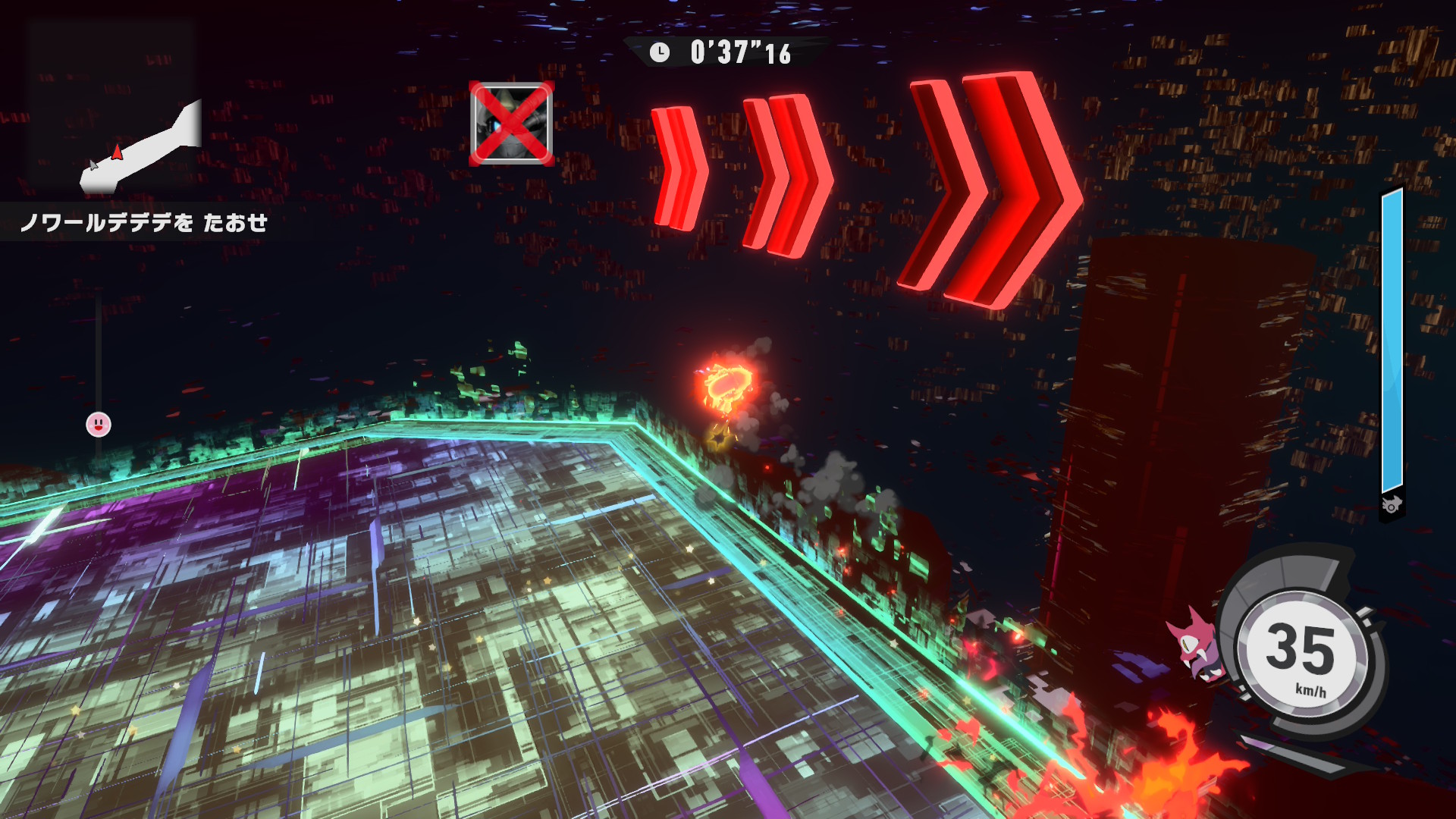Select the crossed-out enemy portrait icon
This screenshot has height=819, width=1456.
tap(511, 124)
